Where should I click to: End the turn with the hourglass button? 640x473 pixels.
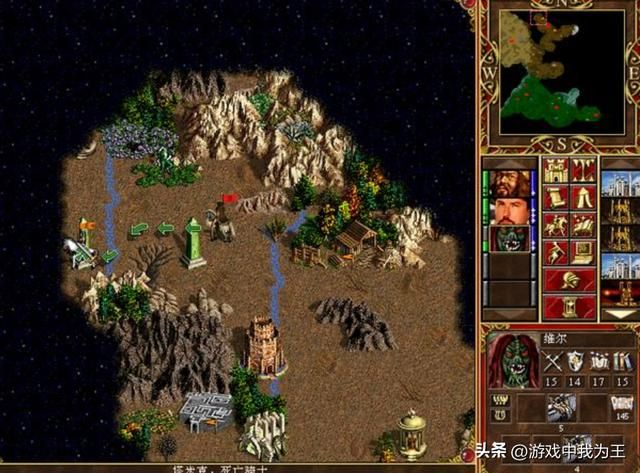click(x=568, y=306)
